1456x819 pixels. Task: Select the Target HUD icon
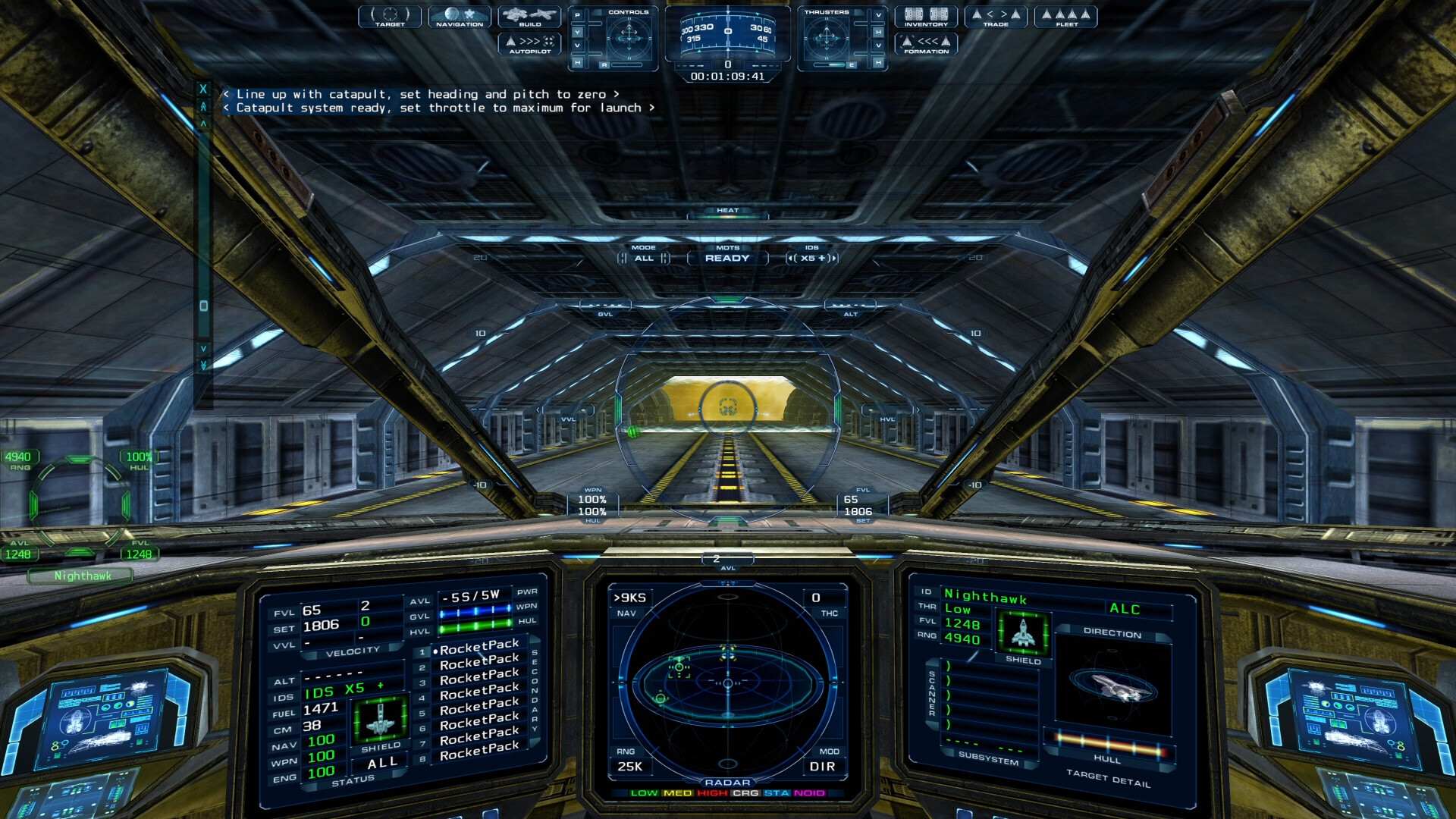pyautogui.click(x=390, y=17)
